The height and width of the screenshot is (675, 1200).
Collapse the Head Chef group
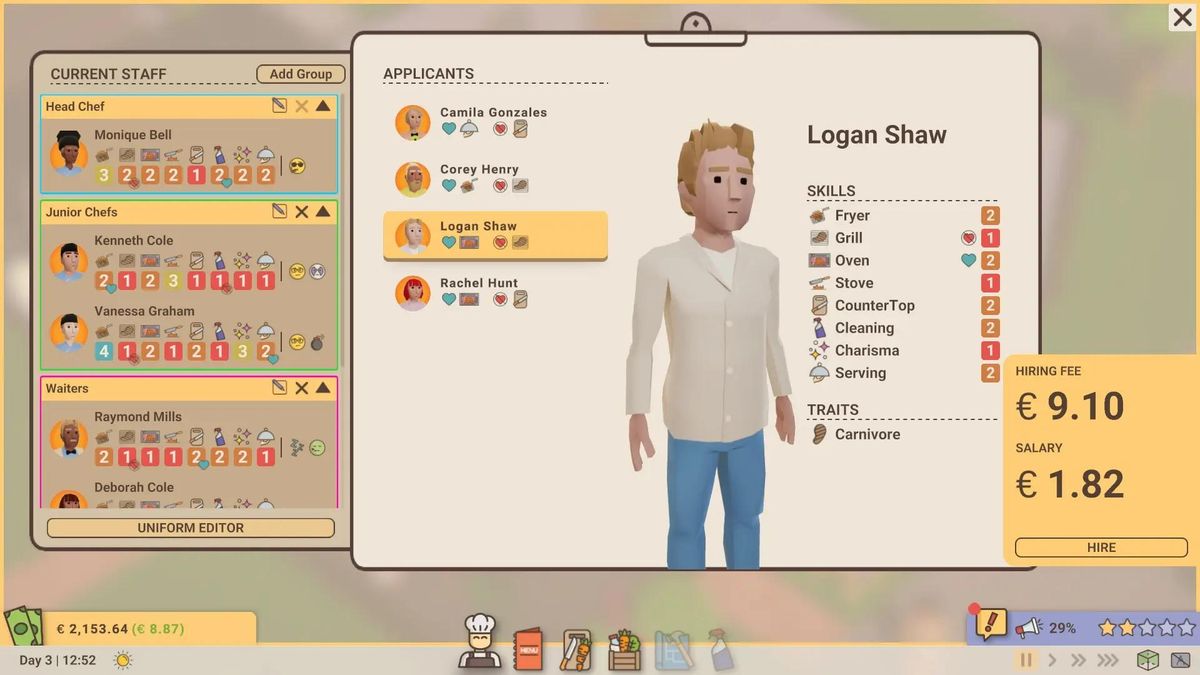(x=323, y=106)
